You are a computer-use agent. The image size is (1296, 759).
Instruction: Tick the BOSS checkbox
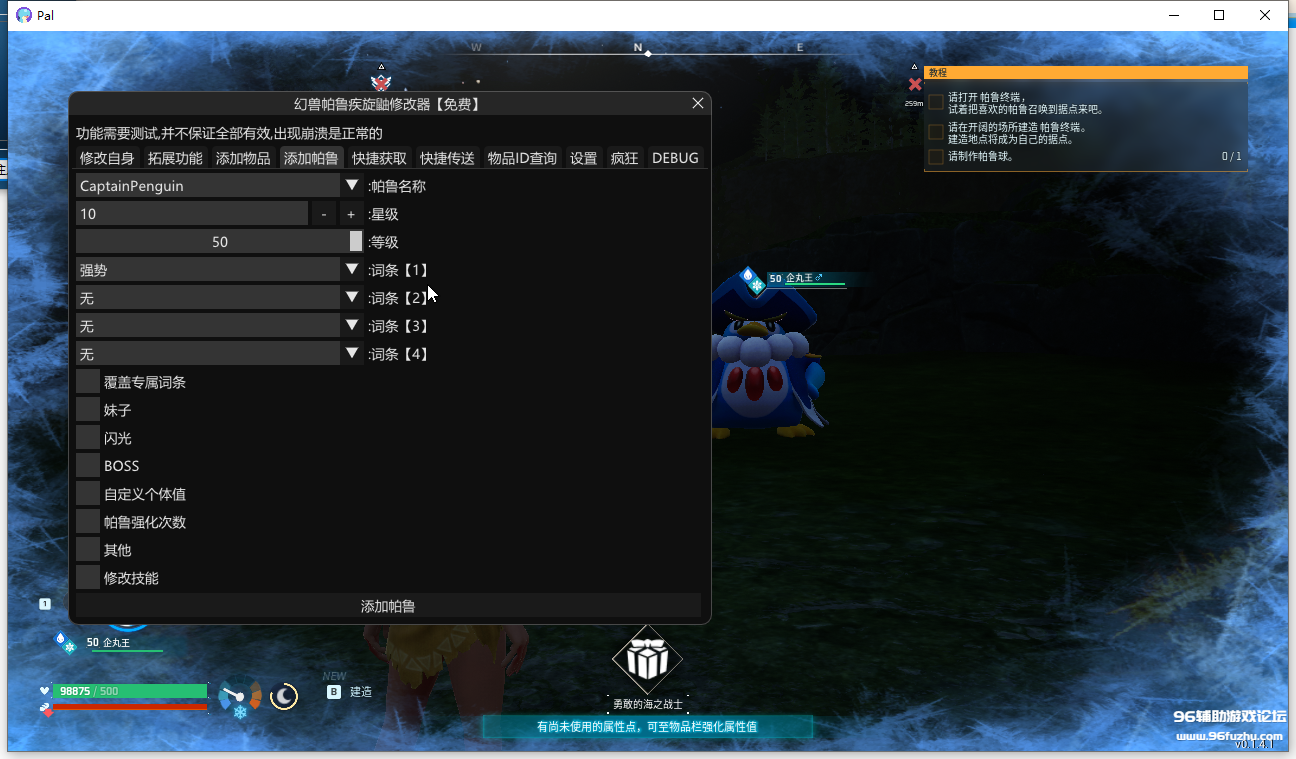click(x=88, y=466)
